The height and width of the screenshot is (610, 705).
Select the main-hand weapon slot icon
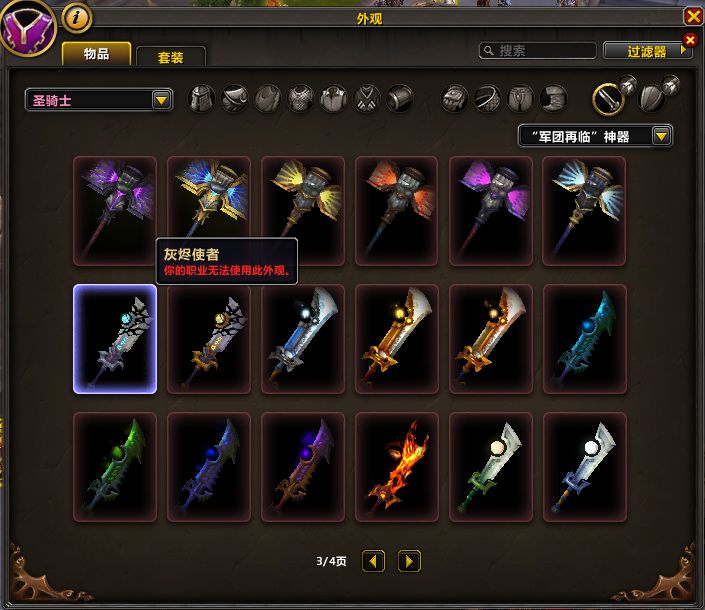[608, 97]
